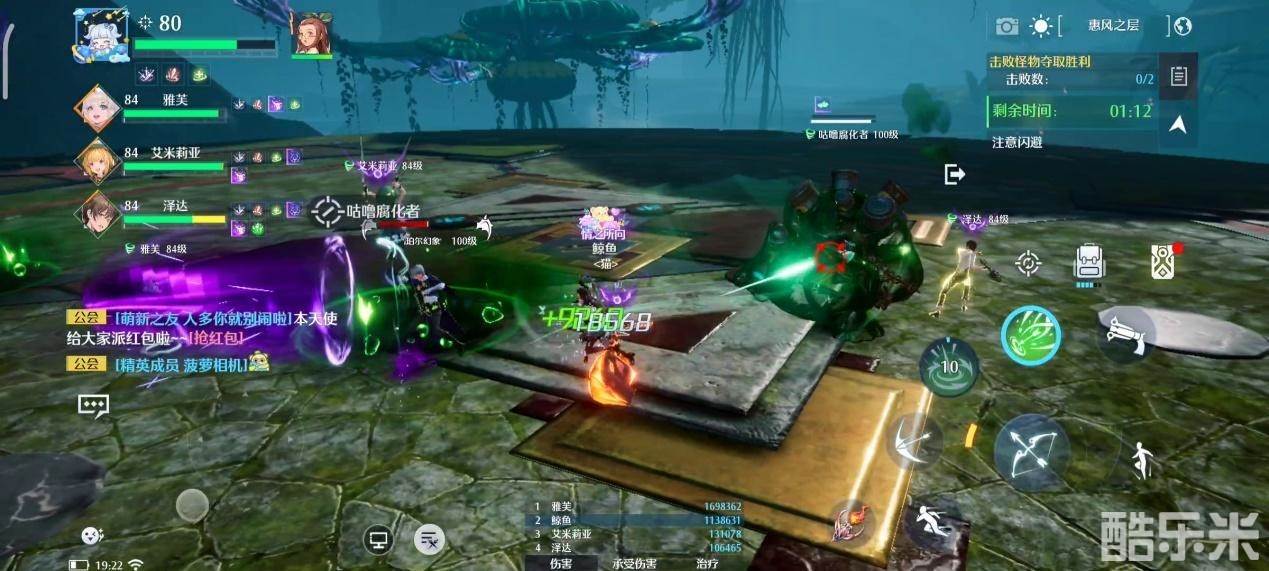The height and width of the screenshot is (571, 1269).
Task: Switch to the flame weapon slot
Action: click(x=852, y=521)
